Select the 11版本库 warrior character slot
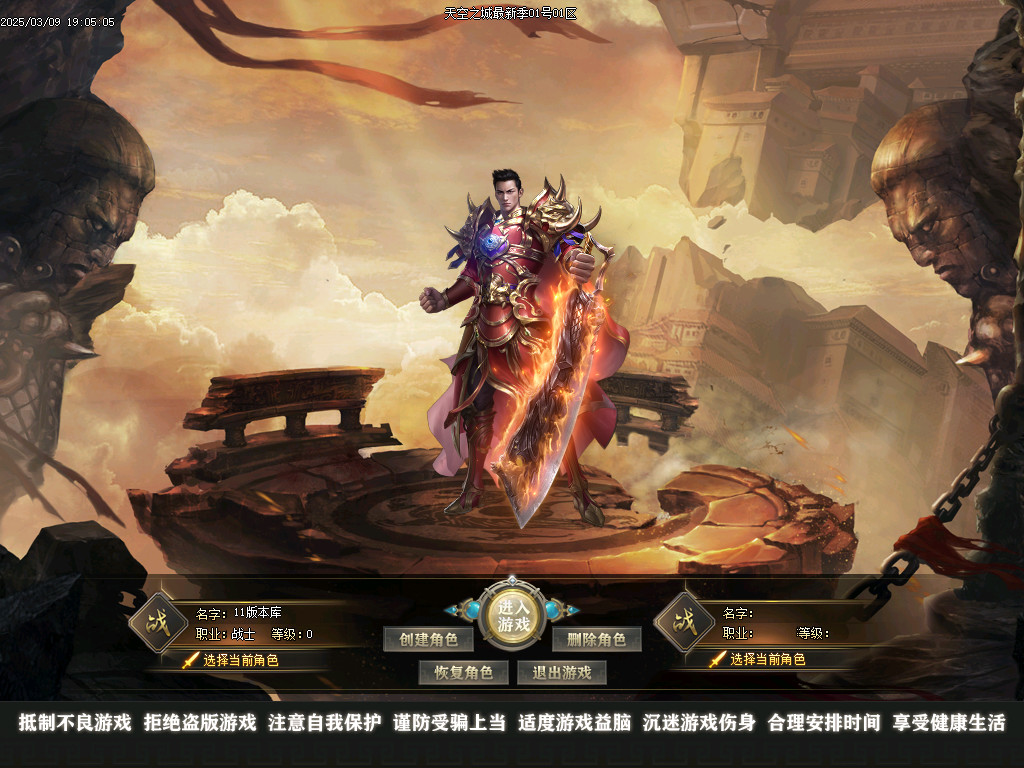This screenshot has height=768, width=1024. tap(240, 660)
